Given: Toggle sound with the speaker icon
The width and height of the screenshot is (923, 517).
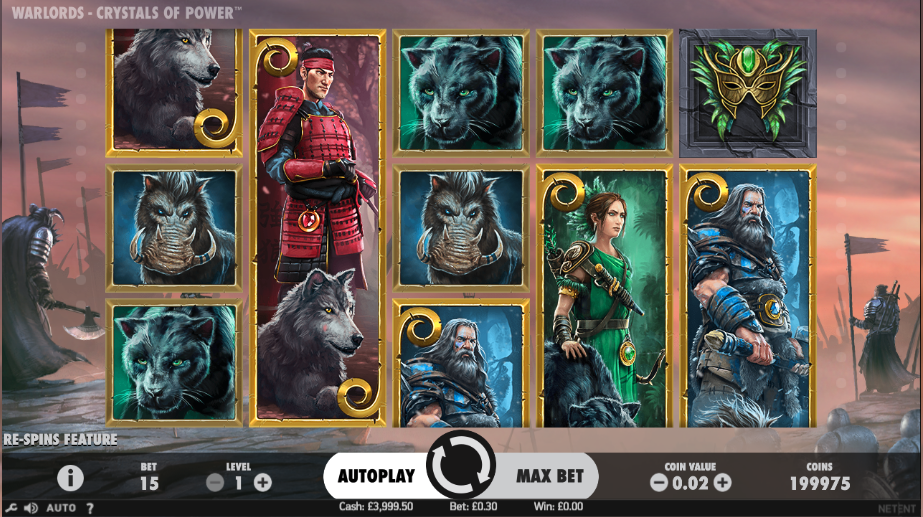Looking at the screenshot, I should (x=30, y=508).
